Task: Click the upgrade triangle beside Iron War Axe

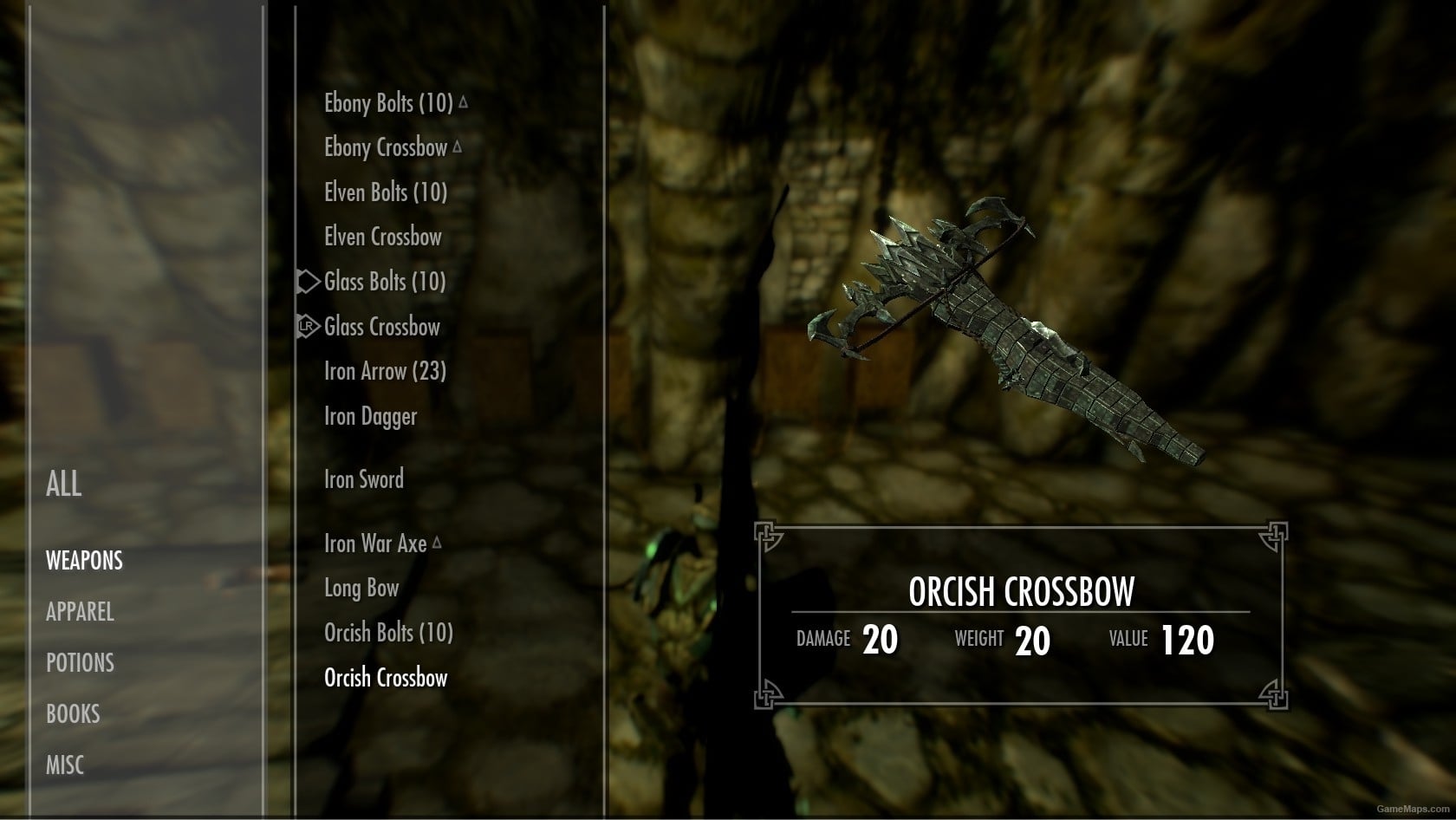Action: [x=436, y=541]
